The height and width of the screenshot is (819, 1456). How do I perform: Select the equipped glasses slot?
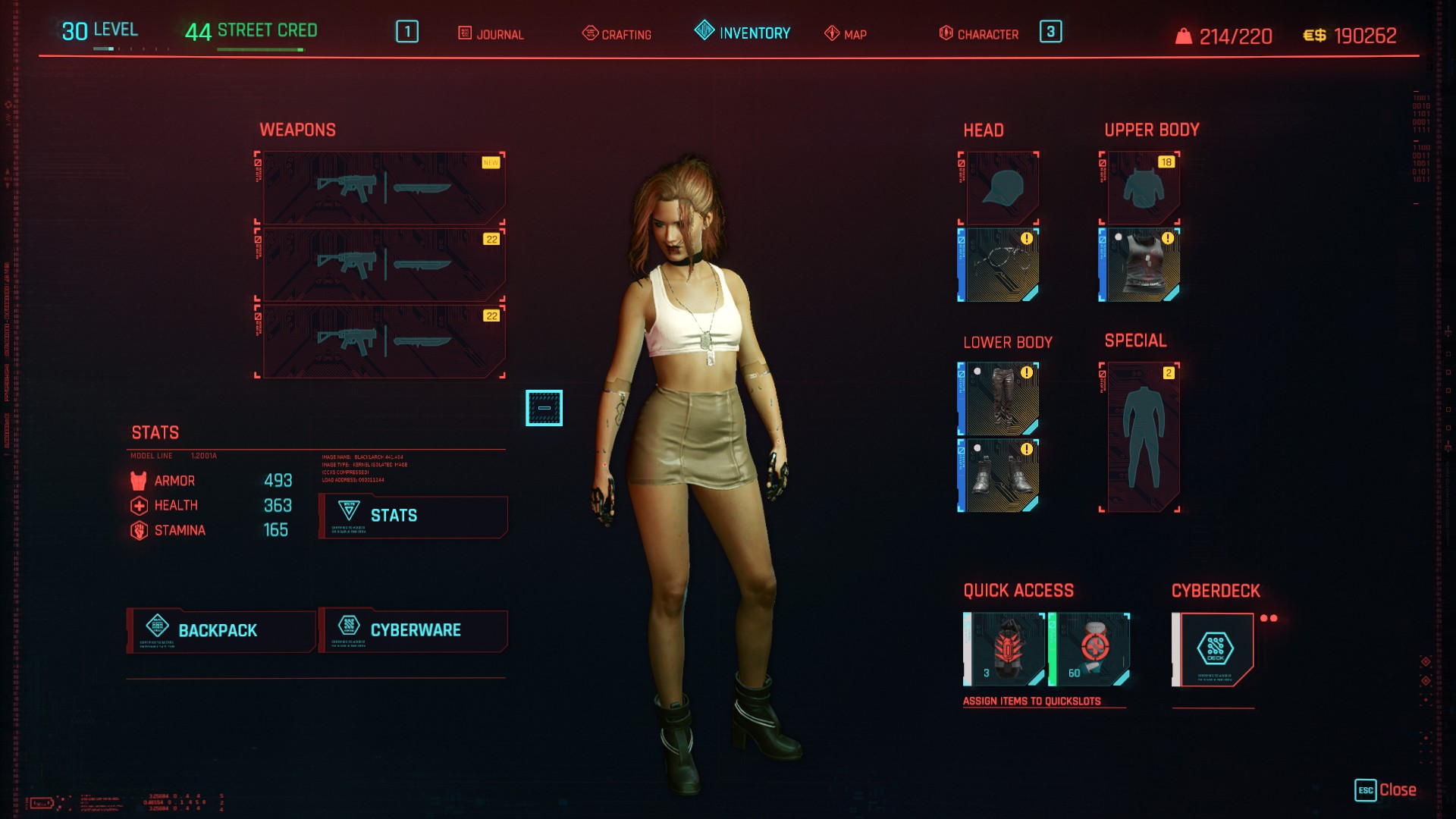point(999,265)
